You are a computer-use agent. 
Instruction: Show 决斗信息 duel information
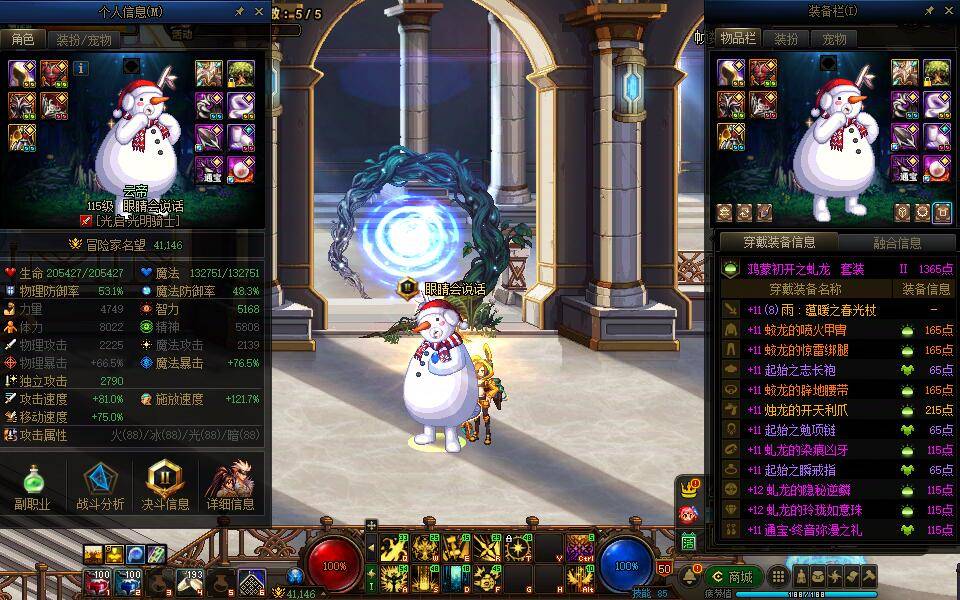(x=166, y=487)
